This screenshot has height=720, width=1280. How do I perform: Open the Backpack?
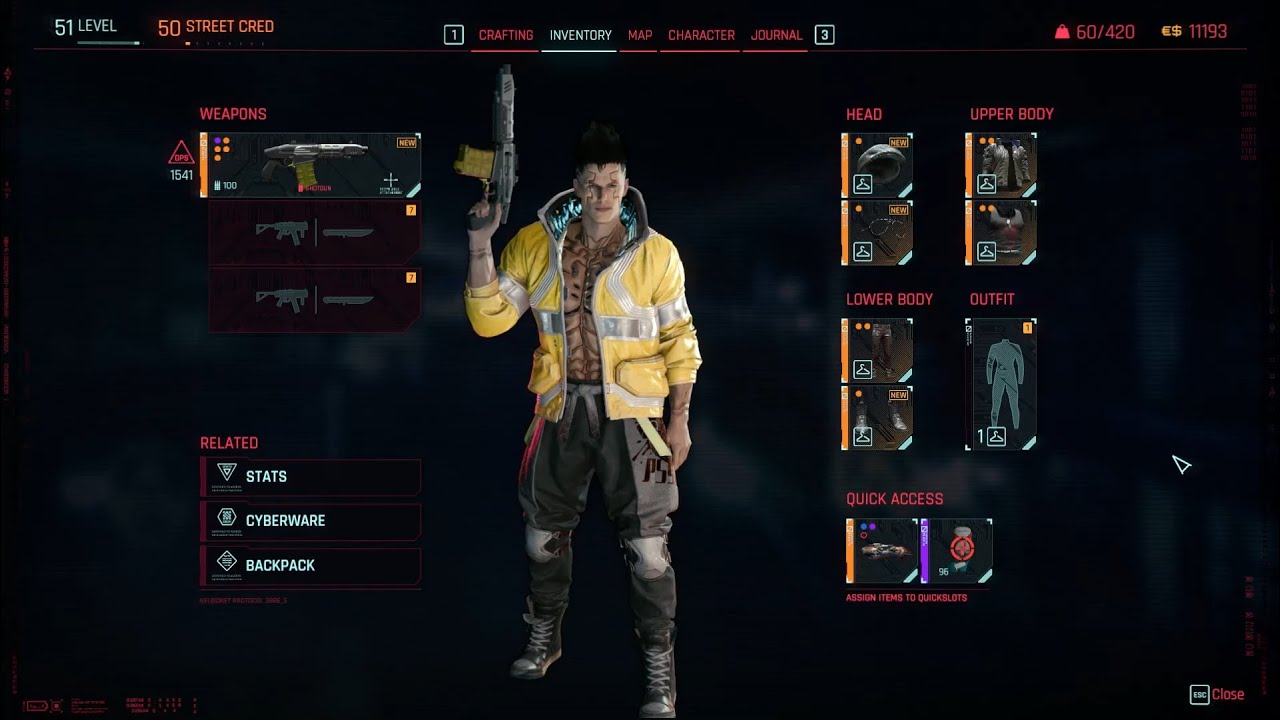[311, 565]
